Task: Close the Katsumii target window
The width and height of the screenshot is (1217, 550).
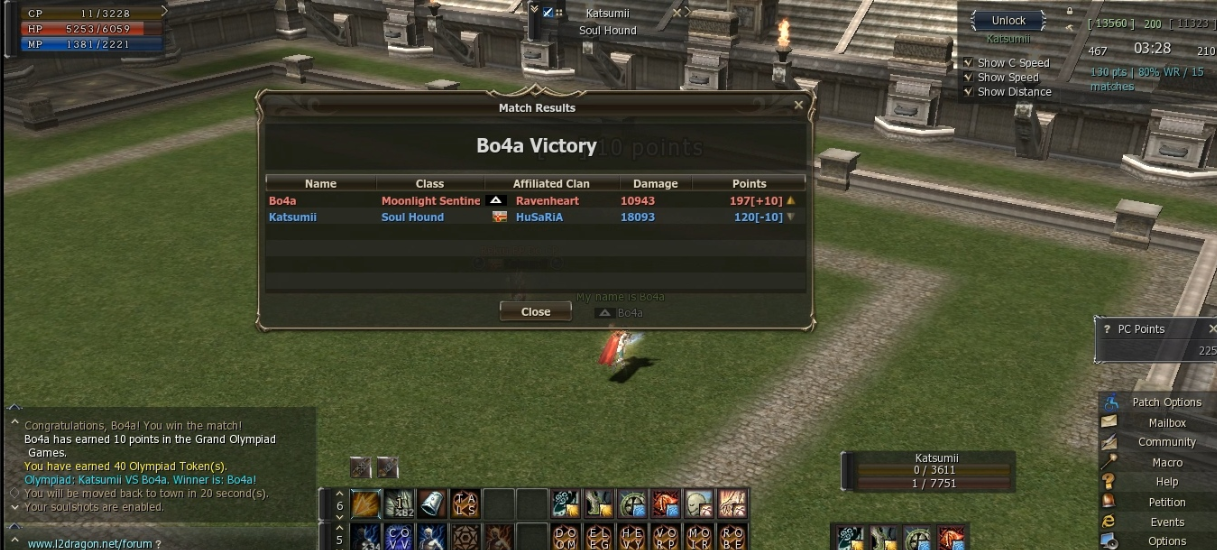Action: click(677, 13)
